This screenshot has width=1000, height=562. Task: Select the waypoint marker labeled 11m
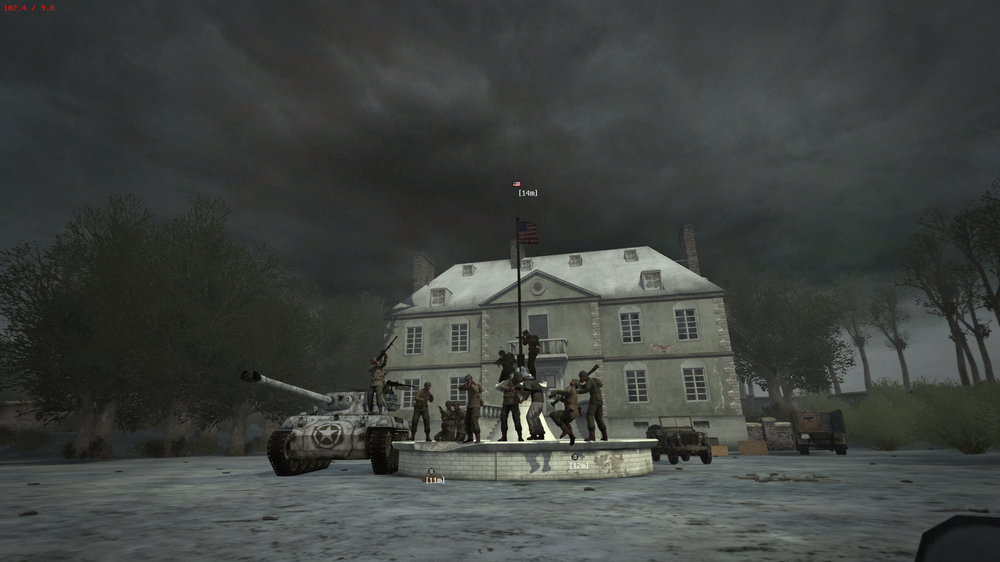[x=431, y=471]
